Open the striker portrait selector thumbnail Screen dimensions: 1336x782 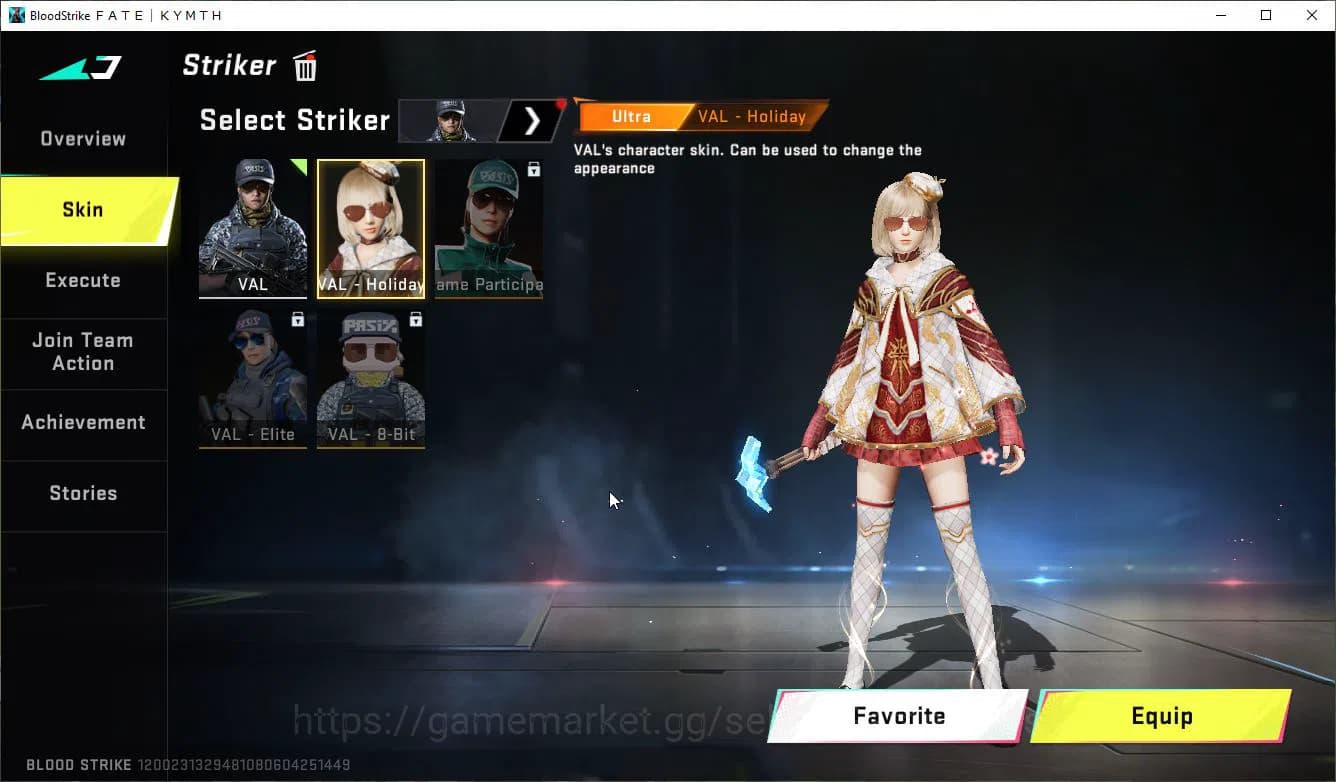tap(449, 120)
